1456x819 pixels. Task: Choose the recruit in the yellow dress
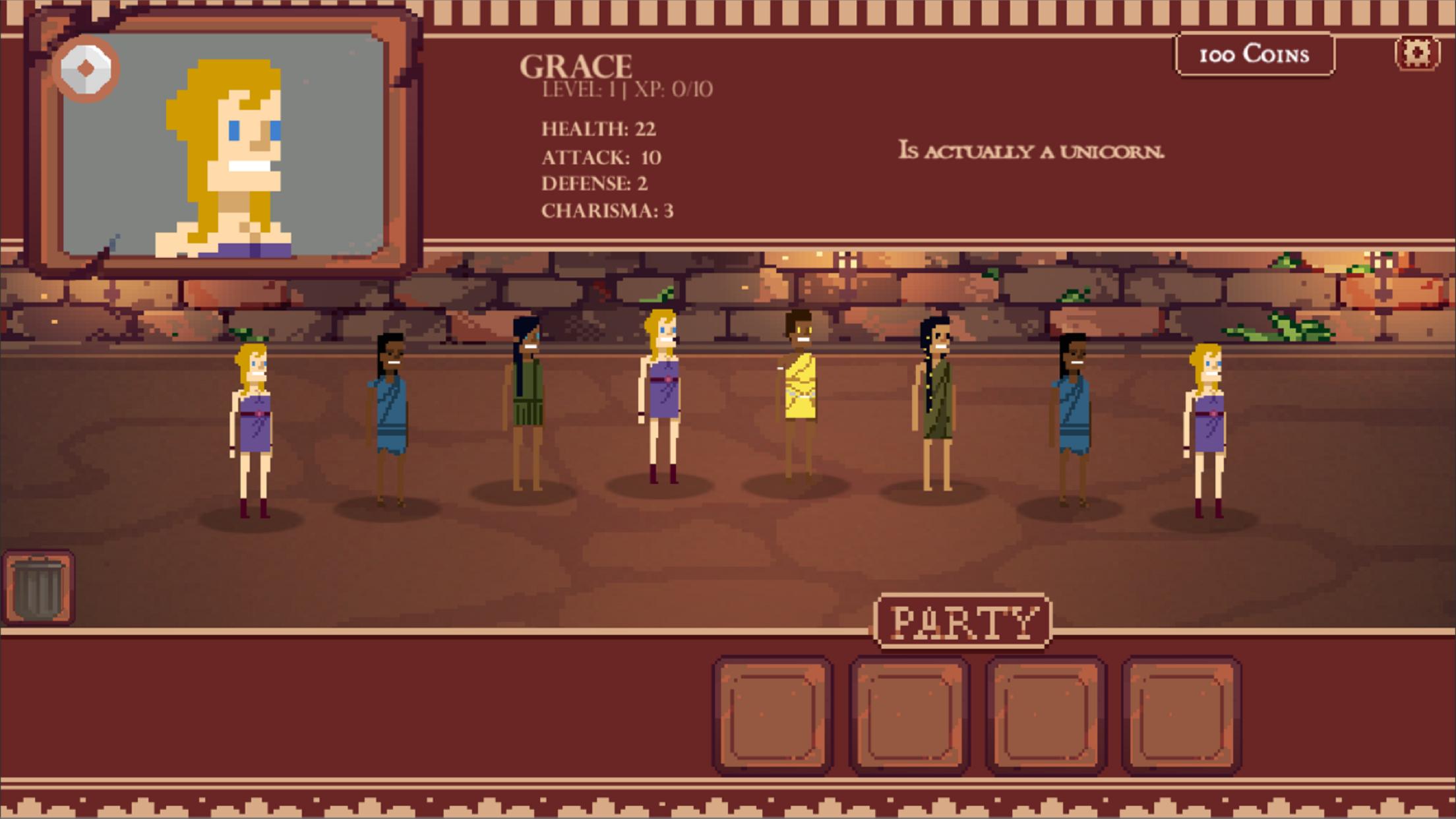point(799,396)
